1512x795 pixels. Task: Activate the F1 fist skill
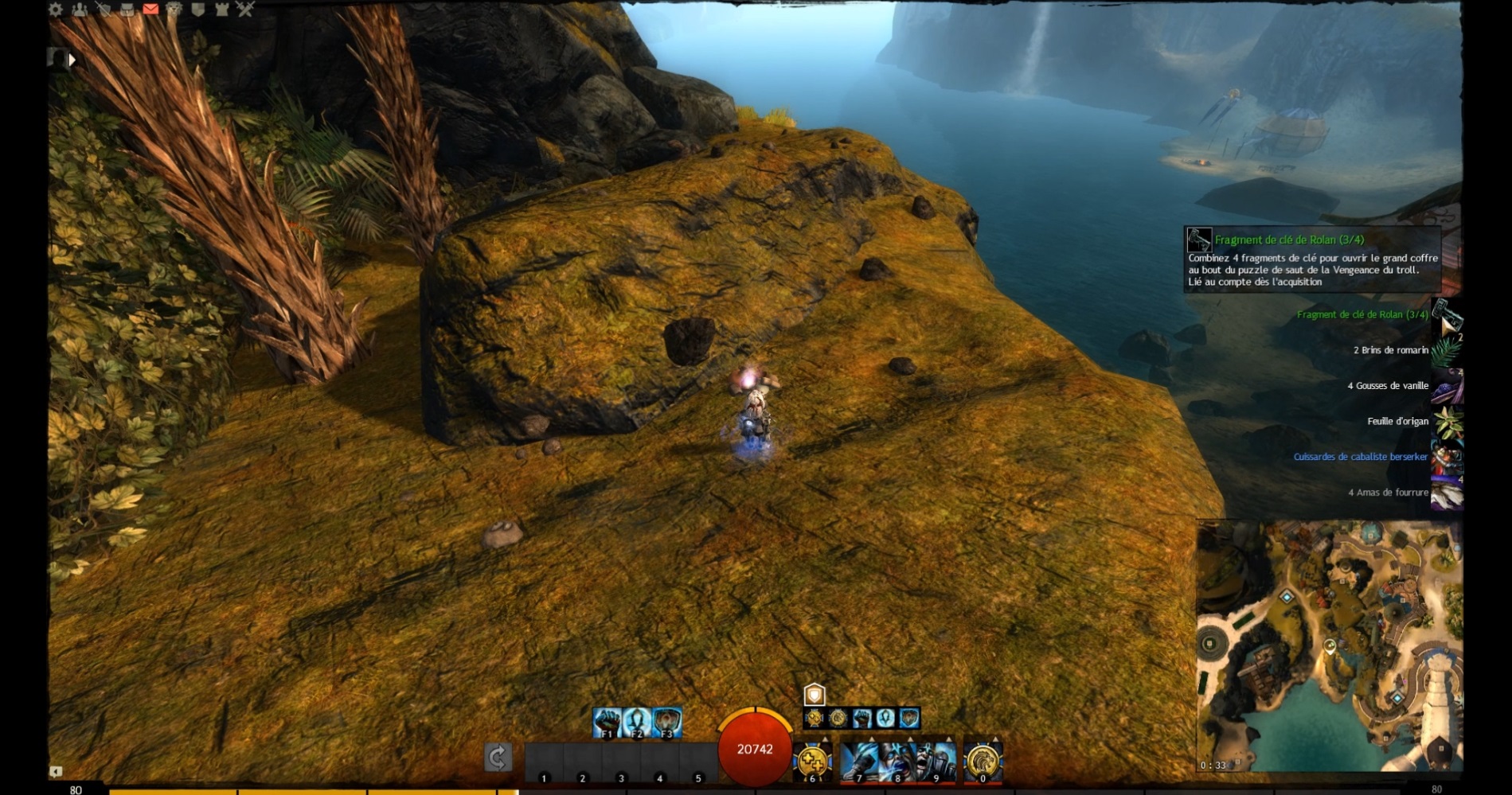[608, 723]
